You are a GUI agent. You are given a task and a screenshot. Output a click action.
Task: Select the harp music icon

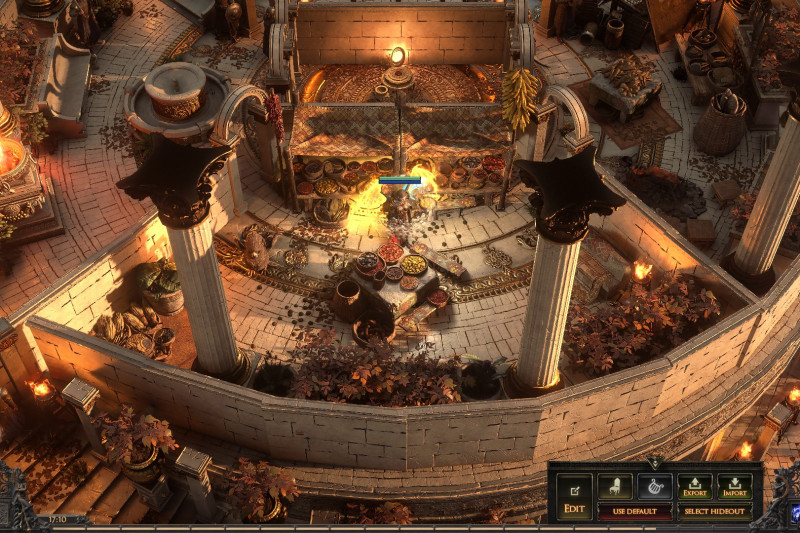[655, 487]
